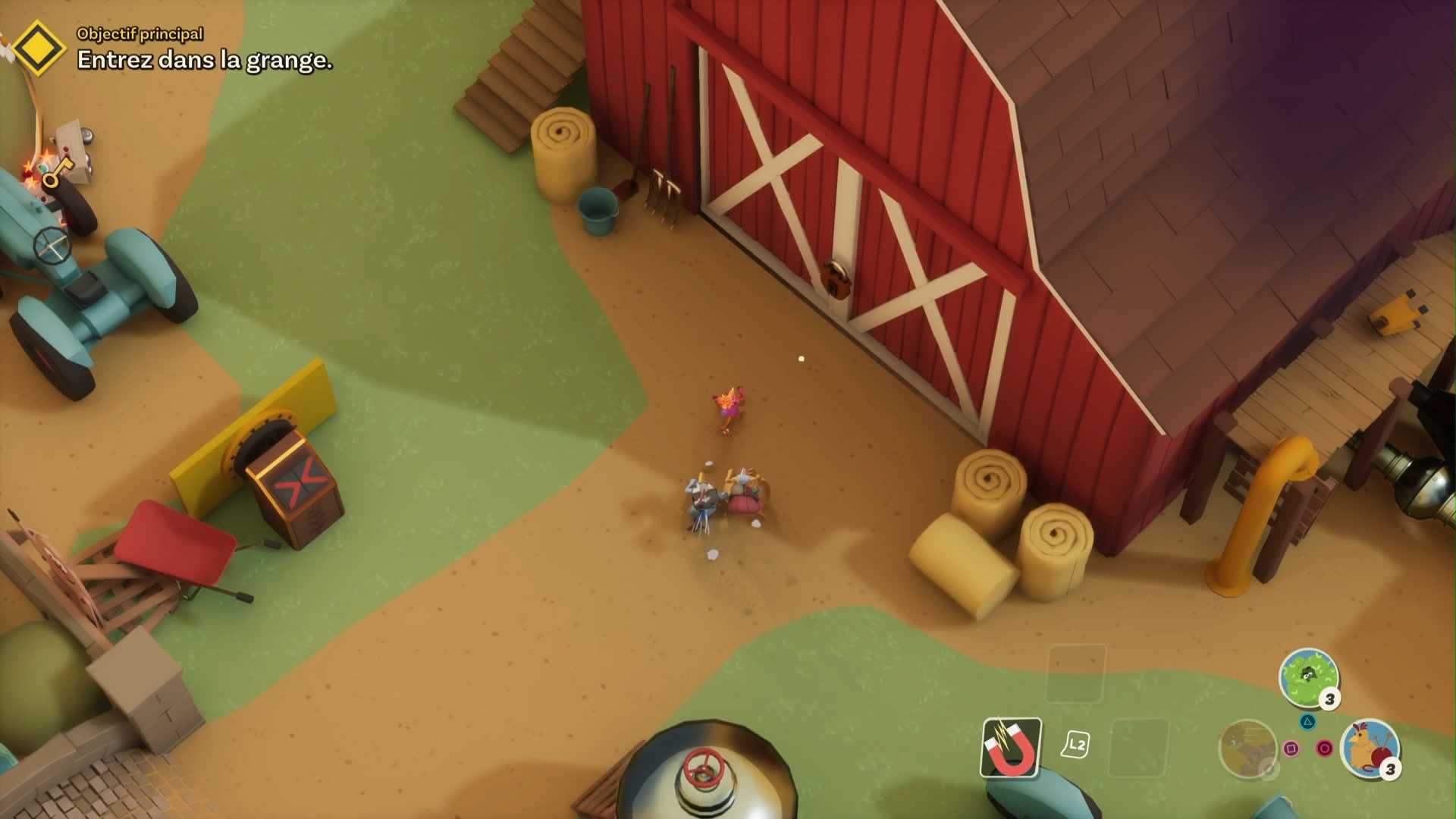1456x819 pixels.
Task: Select the faded brown circular ability
Action: [x=1247, y=748]
